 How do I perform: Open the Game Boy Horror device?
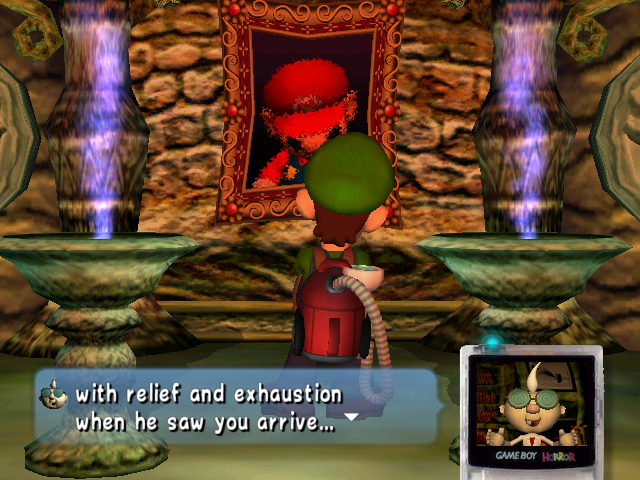point(529,406)
